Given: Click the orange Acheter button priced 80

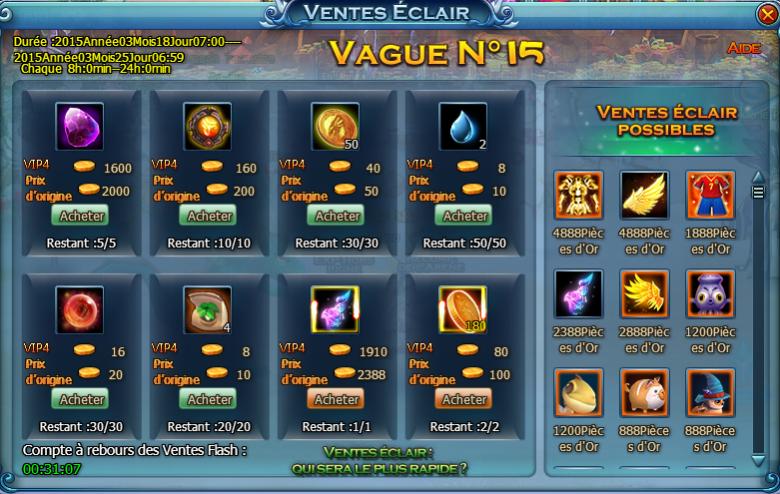Looking at the screenshot, I should (x=465, y=399).
